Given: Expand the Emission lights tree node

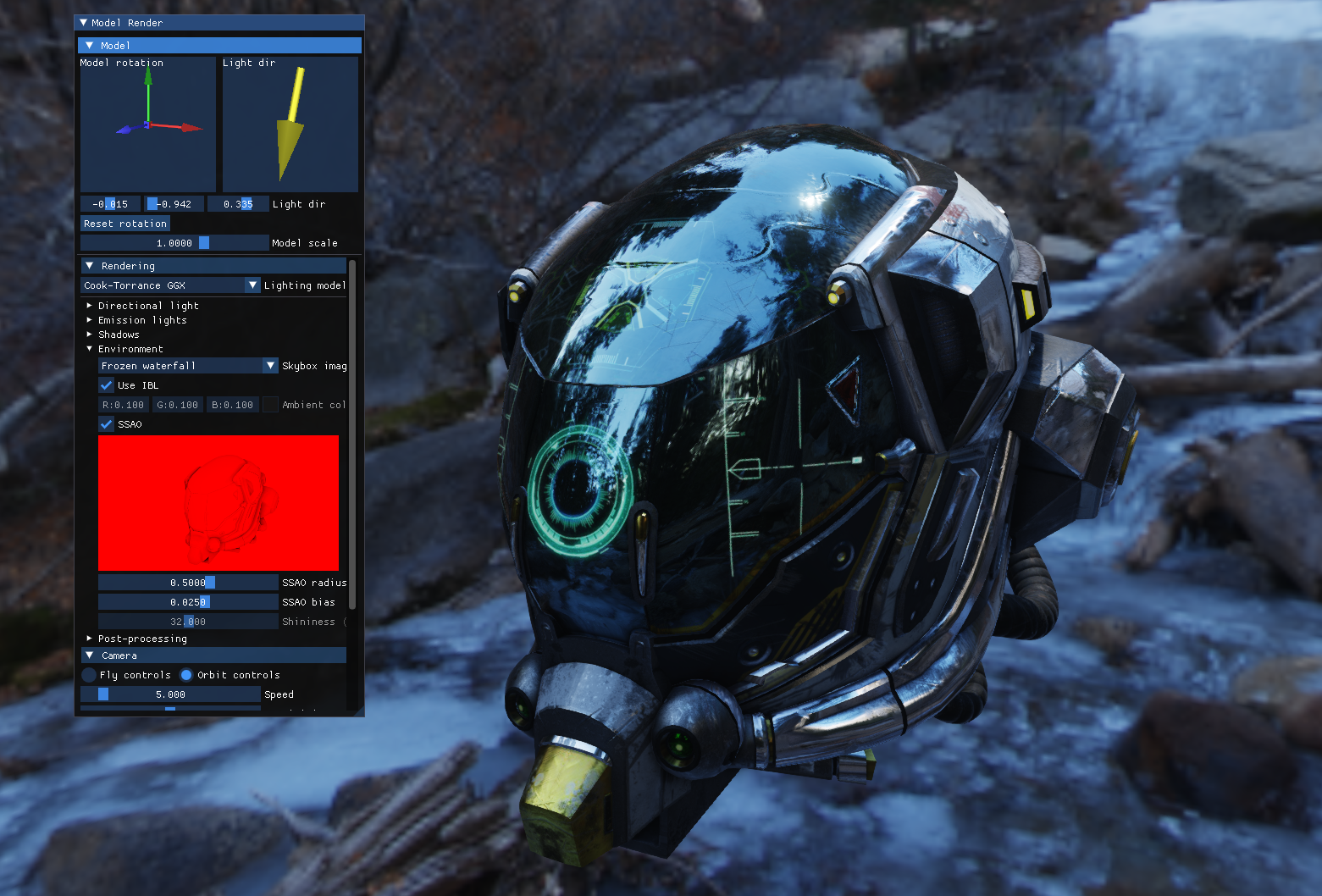Looking at the screenshot, I should pyautogui.click(x=90, y=320).
